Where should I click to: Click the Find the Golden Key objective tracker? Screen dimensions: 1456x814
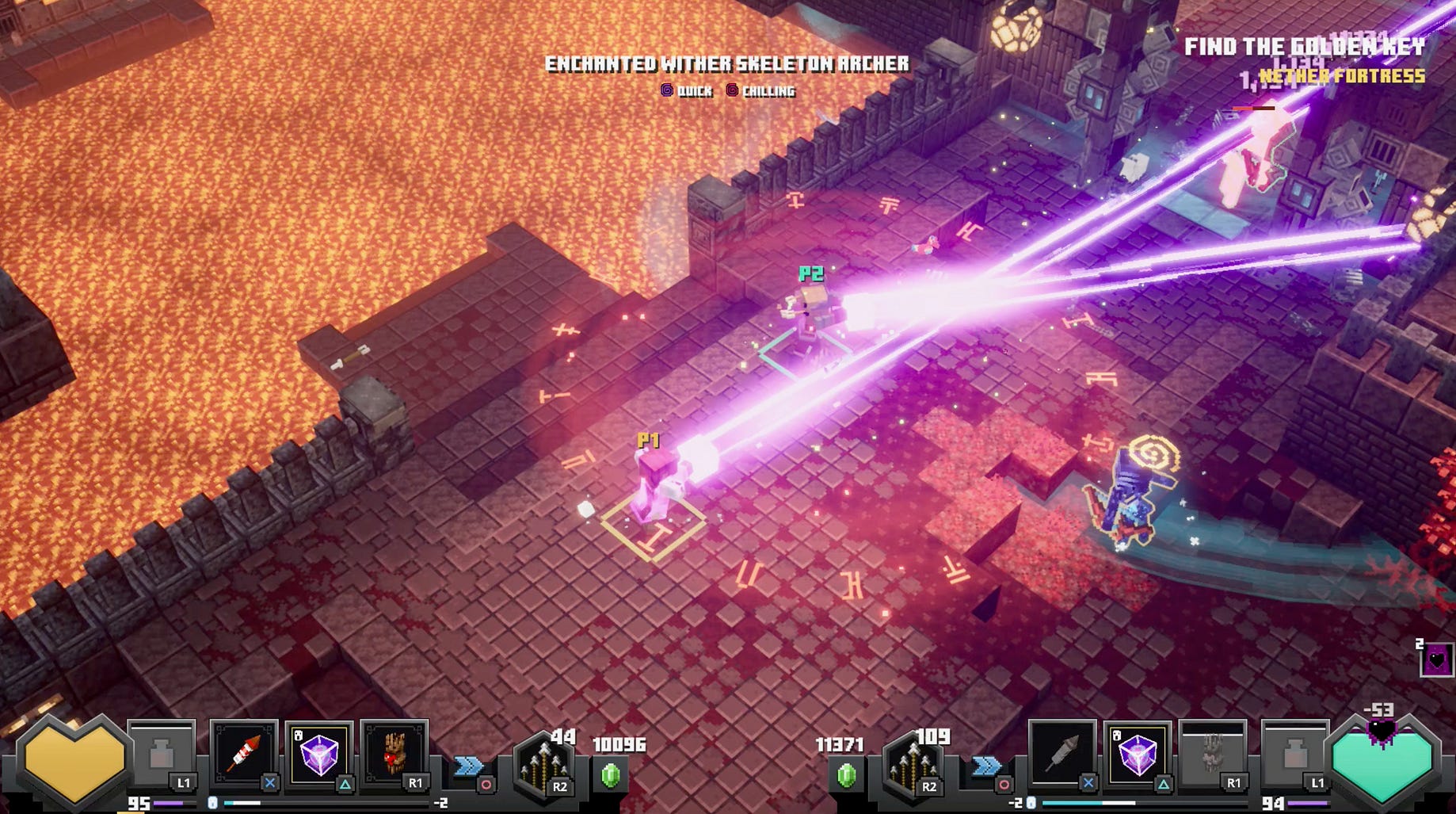(x=1304, y=48)
